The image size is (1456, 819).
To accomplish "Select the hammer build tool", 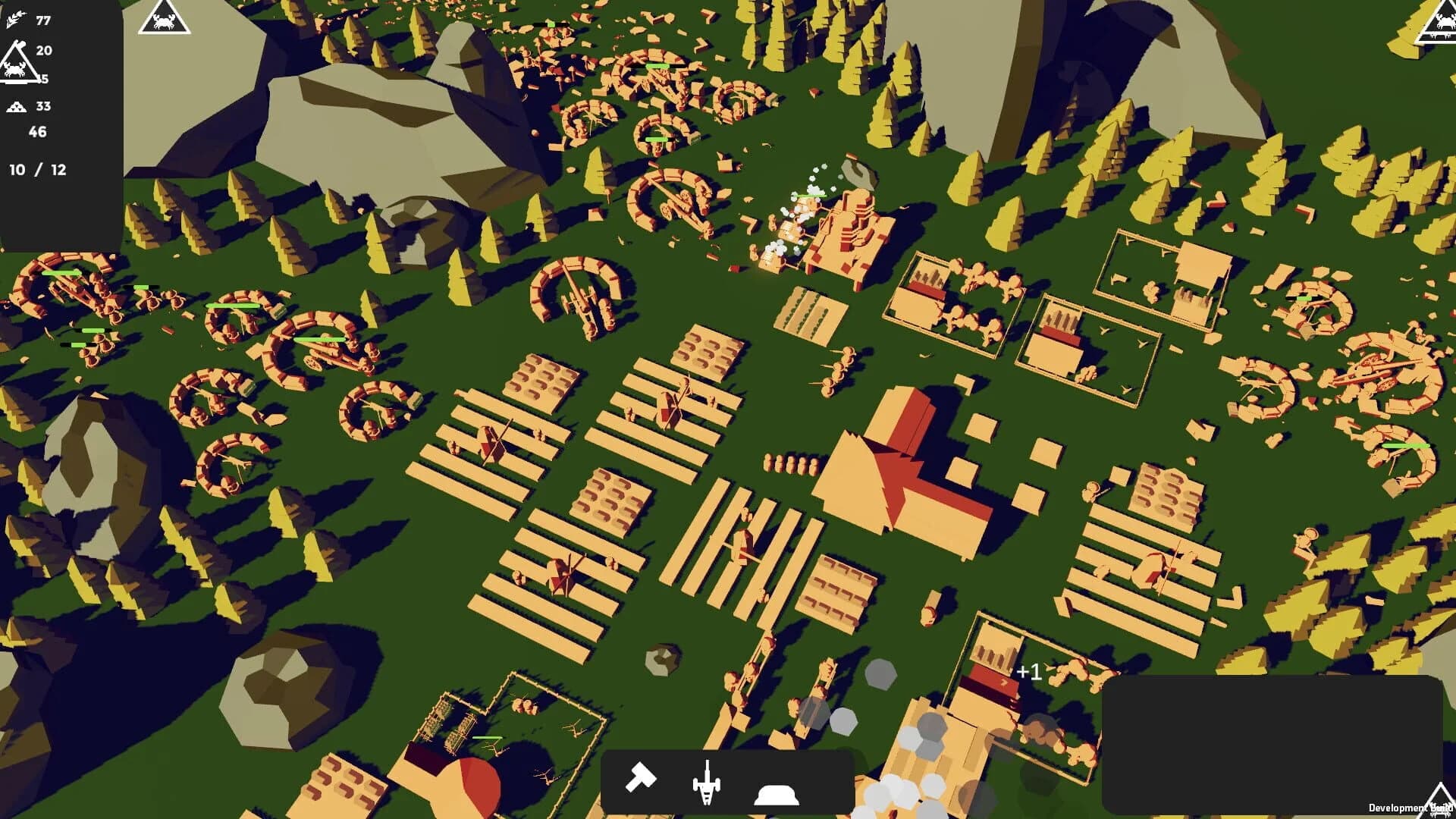I will 642,775.
